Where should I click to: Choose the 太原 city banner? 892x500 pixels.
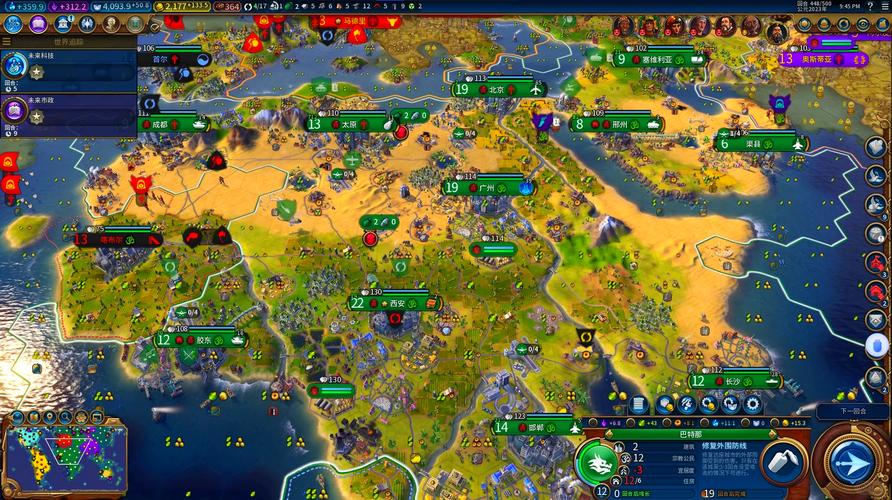(349, 124)
